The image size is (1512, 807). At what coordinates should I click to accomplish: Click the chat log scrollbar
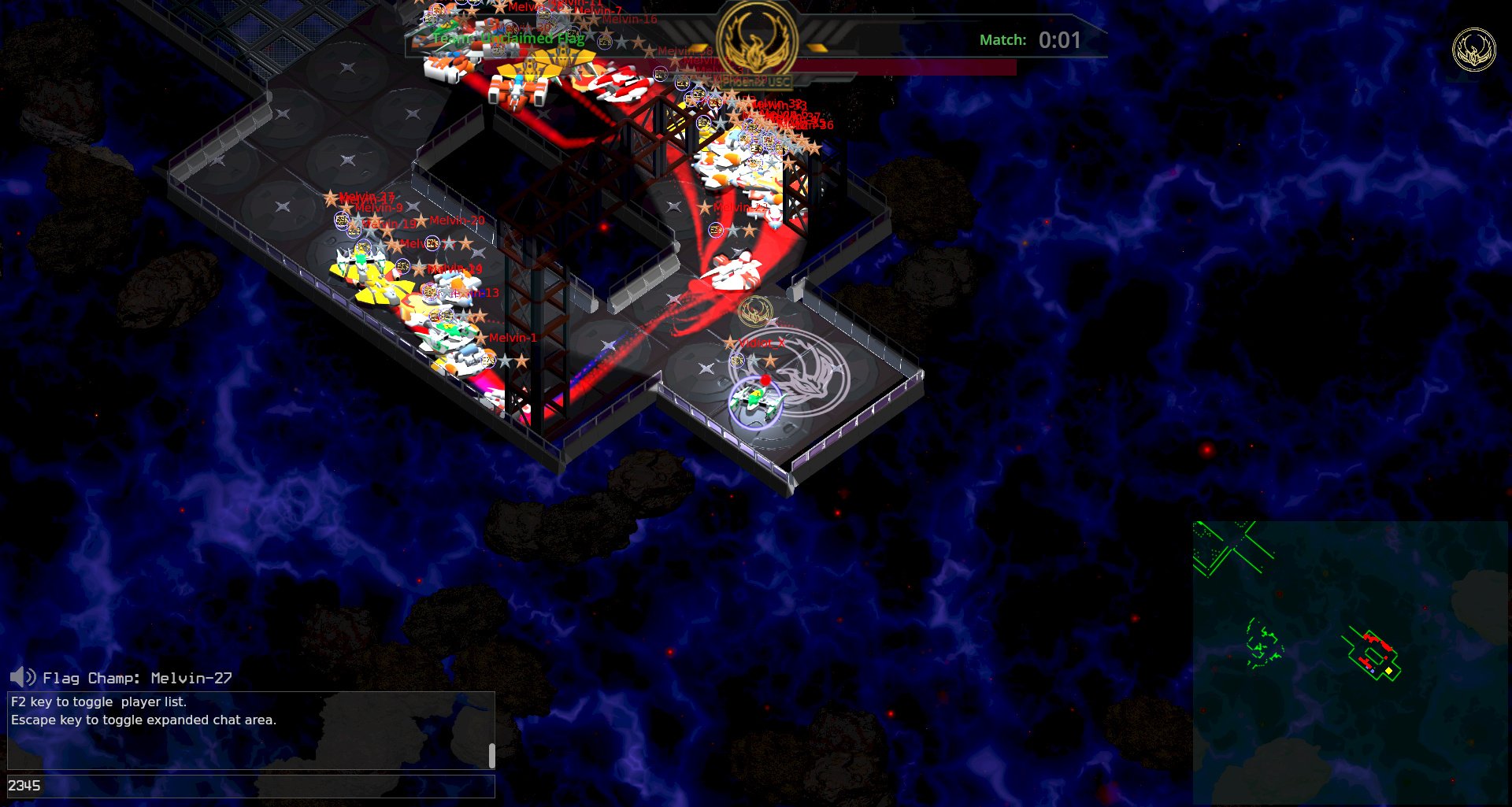(491, 755)
